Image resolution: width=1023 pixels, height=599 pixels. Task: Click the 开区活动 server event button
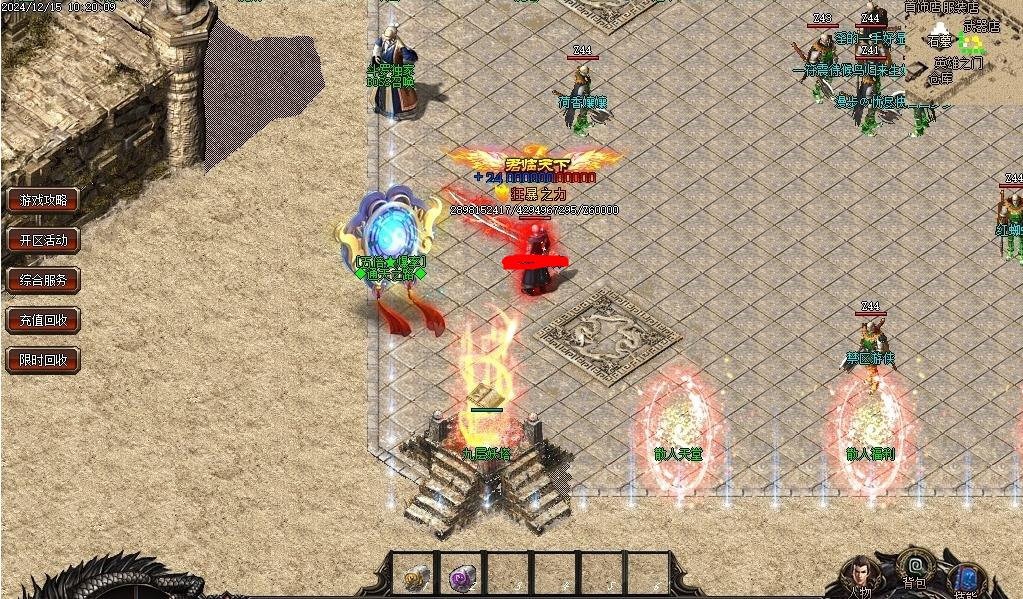coord(43,240)
